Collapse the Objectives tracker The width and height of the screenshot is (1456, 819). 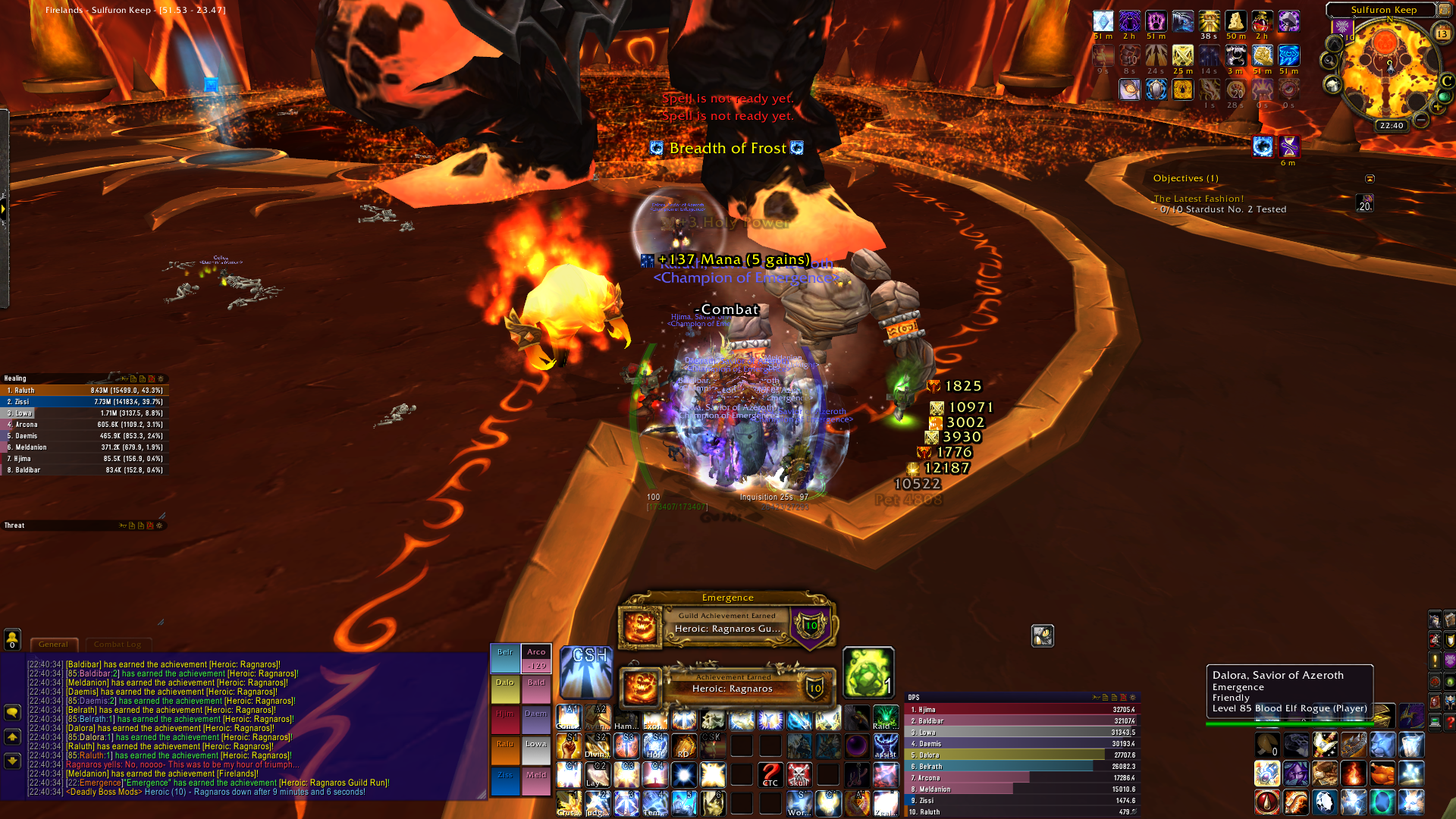tap(1370, 179)
